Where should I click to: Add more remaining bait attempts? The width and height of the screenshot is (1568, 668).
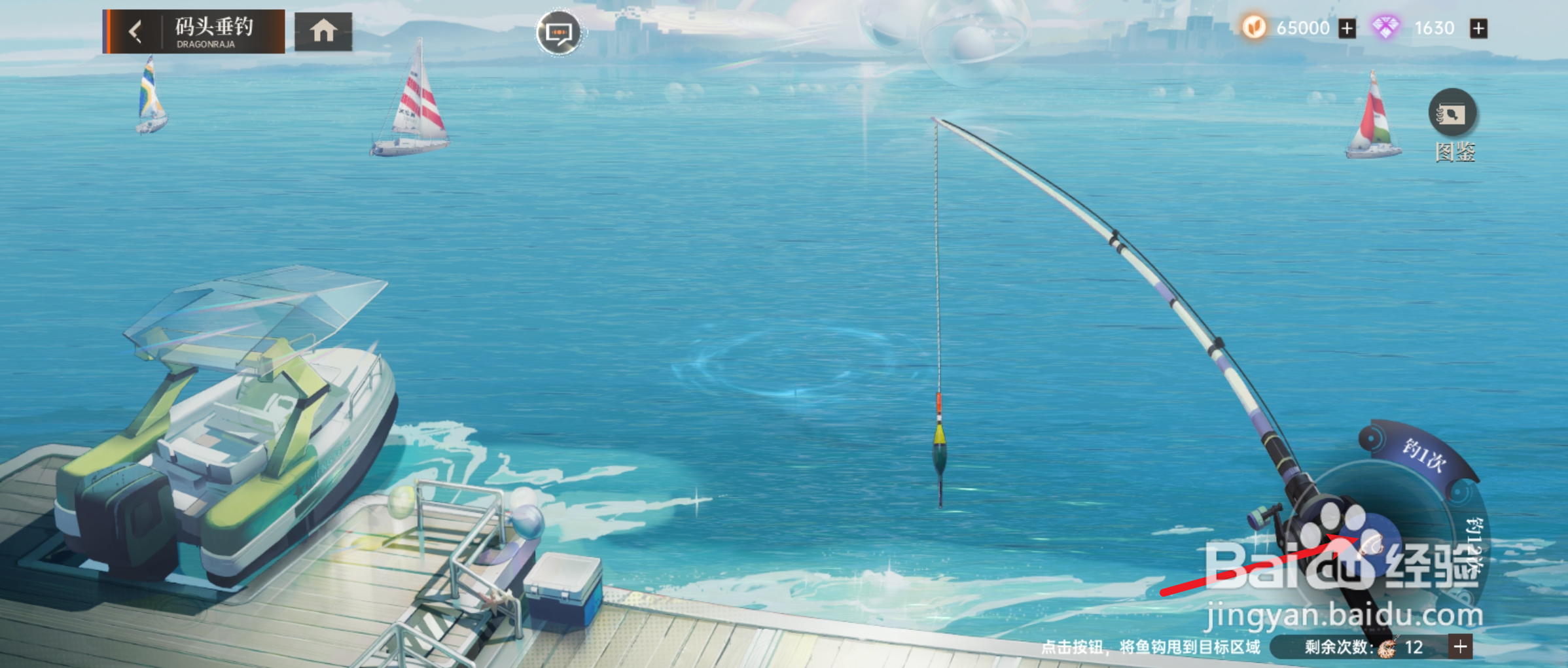tap(1461, 646)
